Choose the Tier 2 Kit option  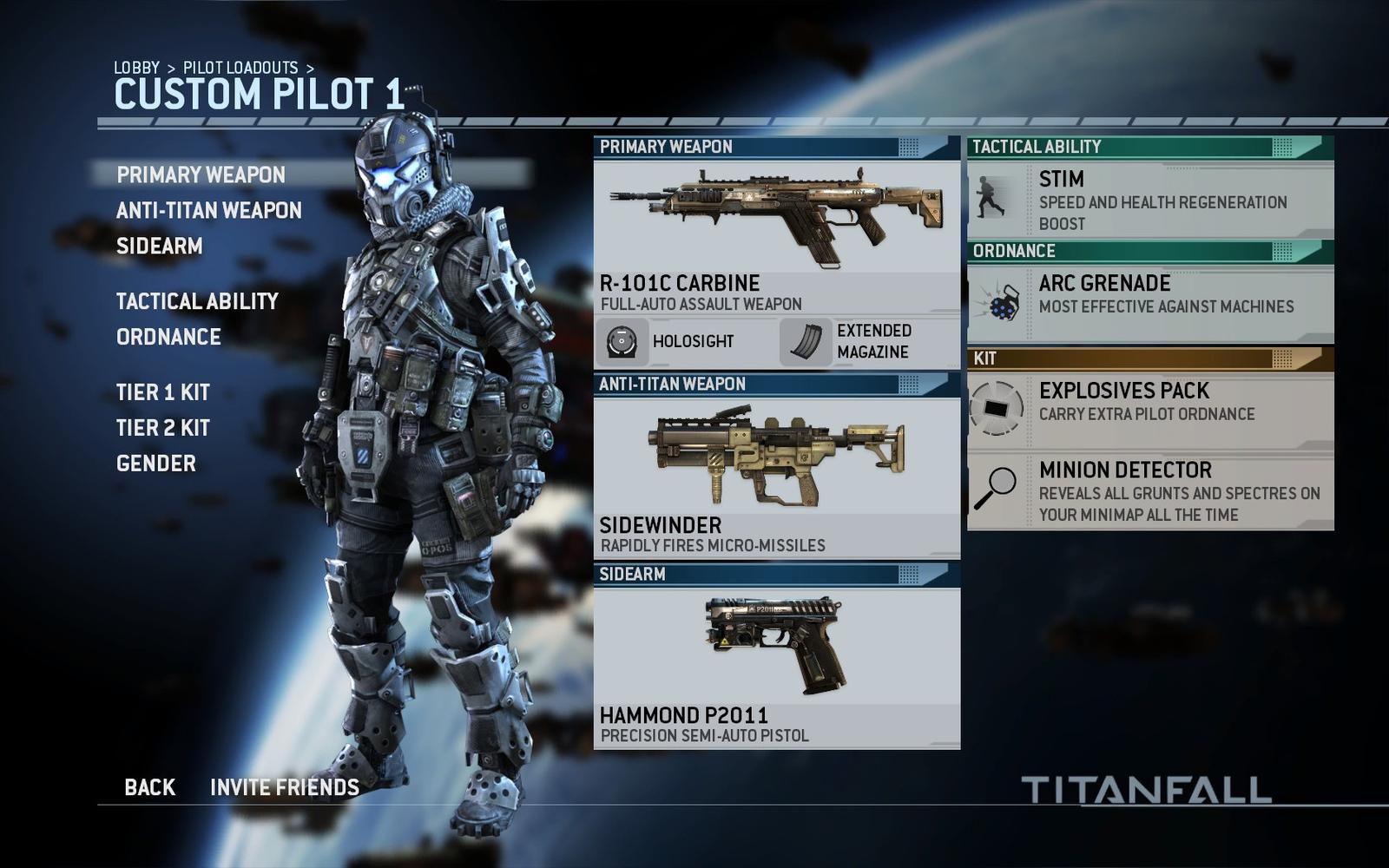(x=162, y=428)
